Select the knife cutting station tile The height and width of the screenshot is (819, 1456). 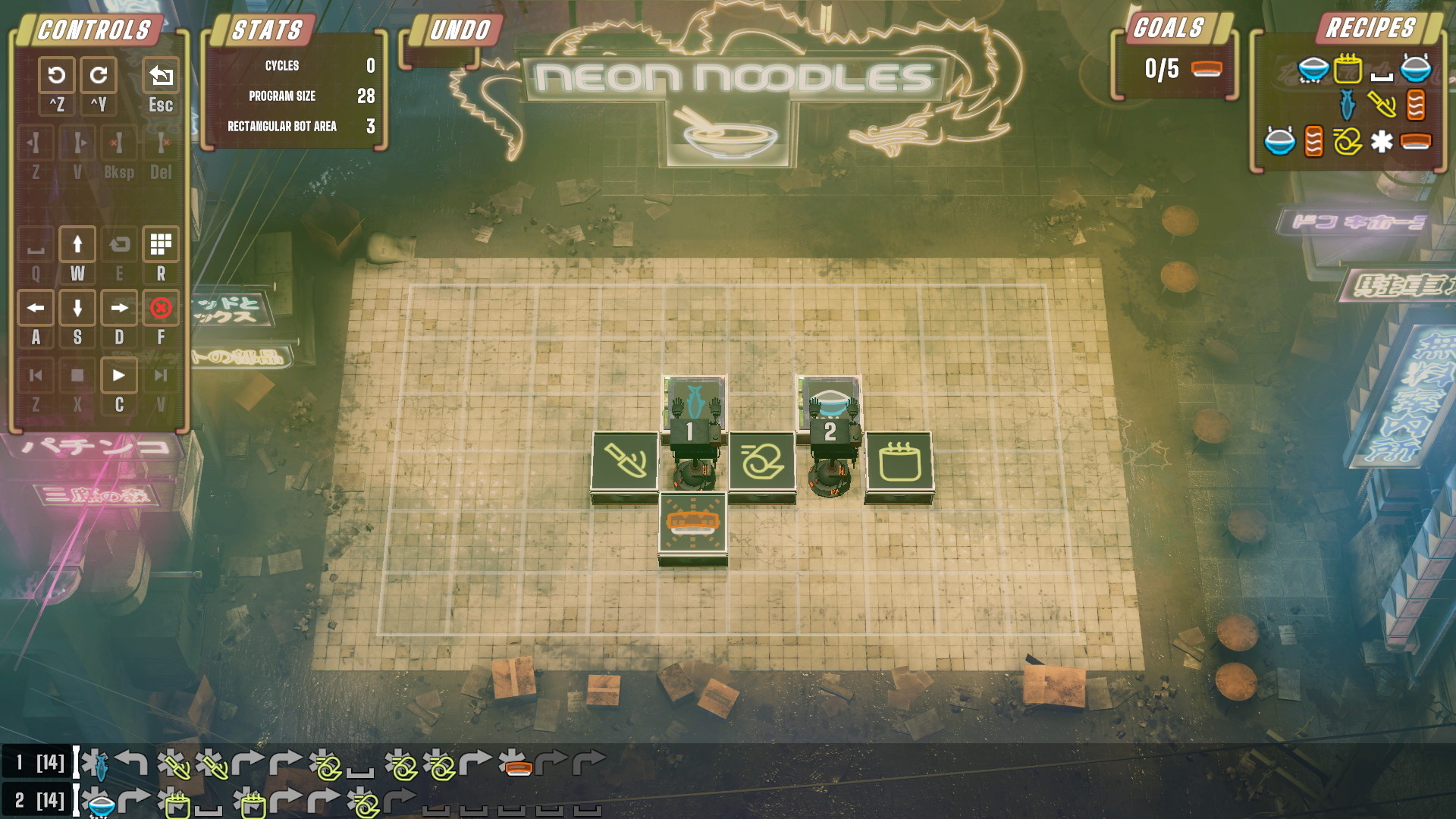[x=625, y=461]
